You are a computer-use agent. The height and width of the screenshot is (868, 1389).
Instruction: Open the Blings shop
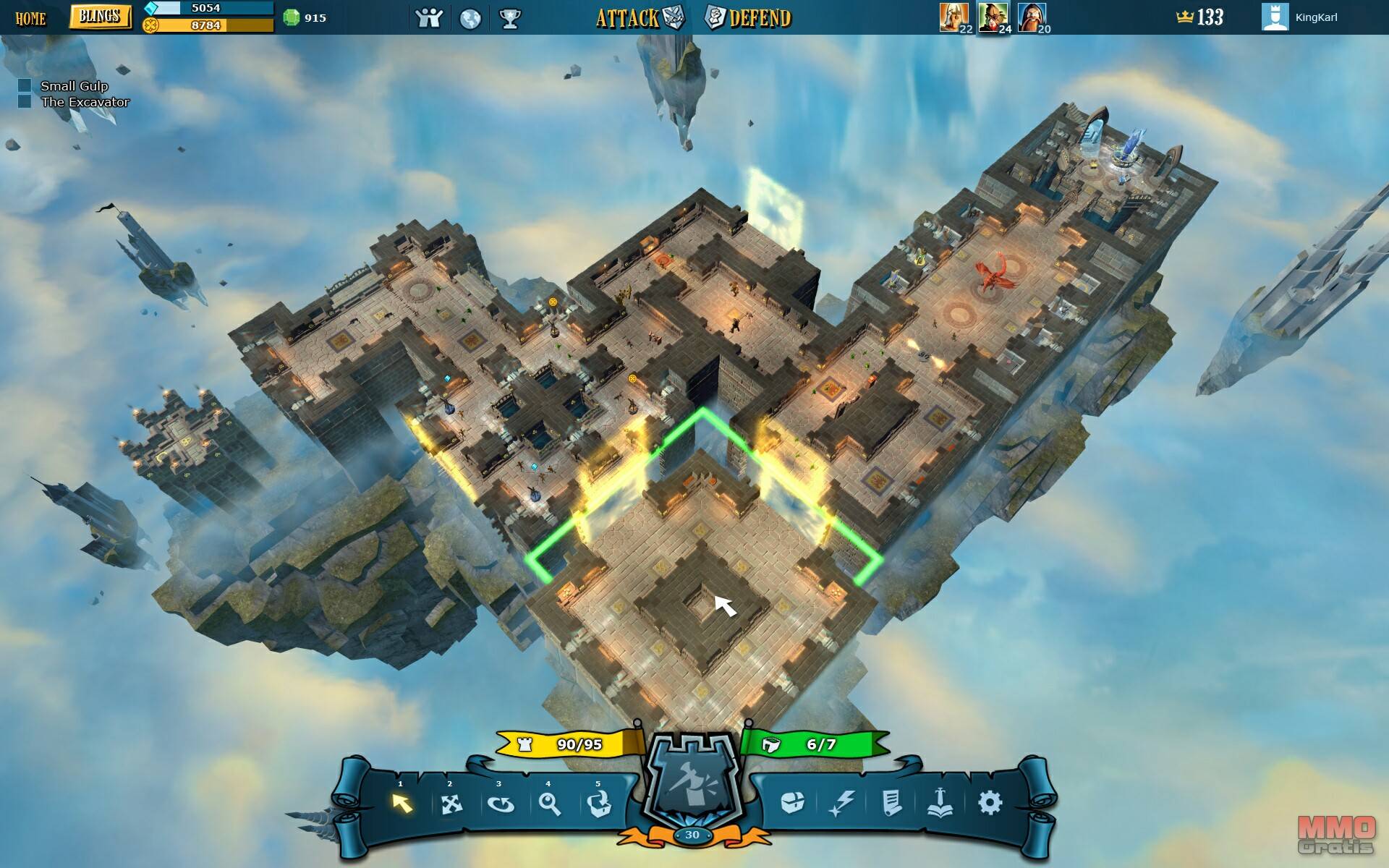100,17
